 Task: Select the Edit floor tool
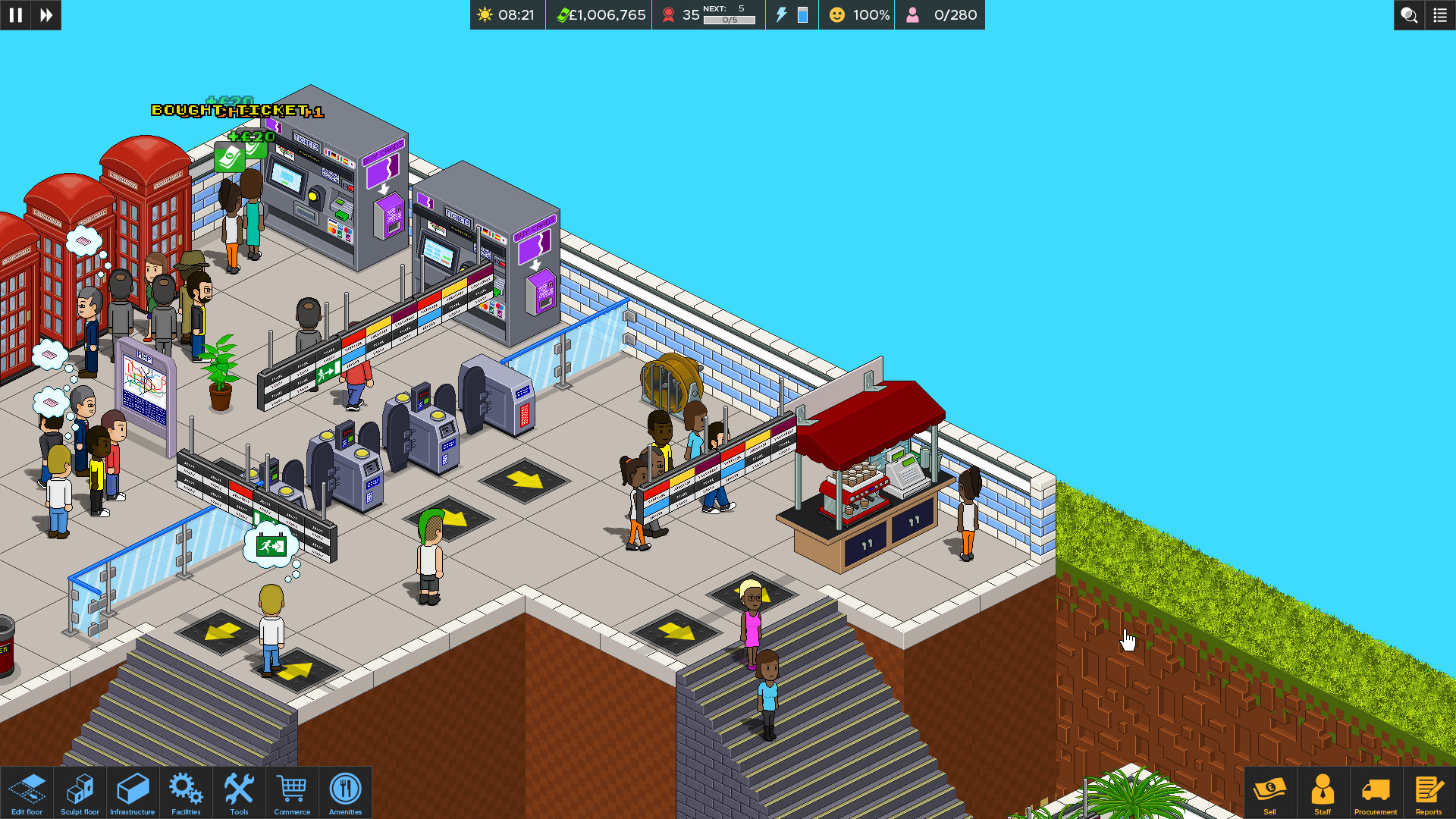pyautogui.click(x=27, y=792)
